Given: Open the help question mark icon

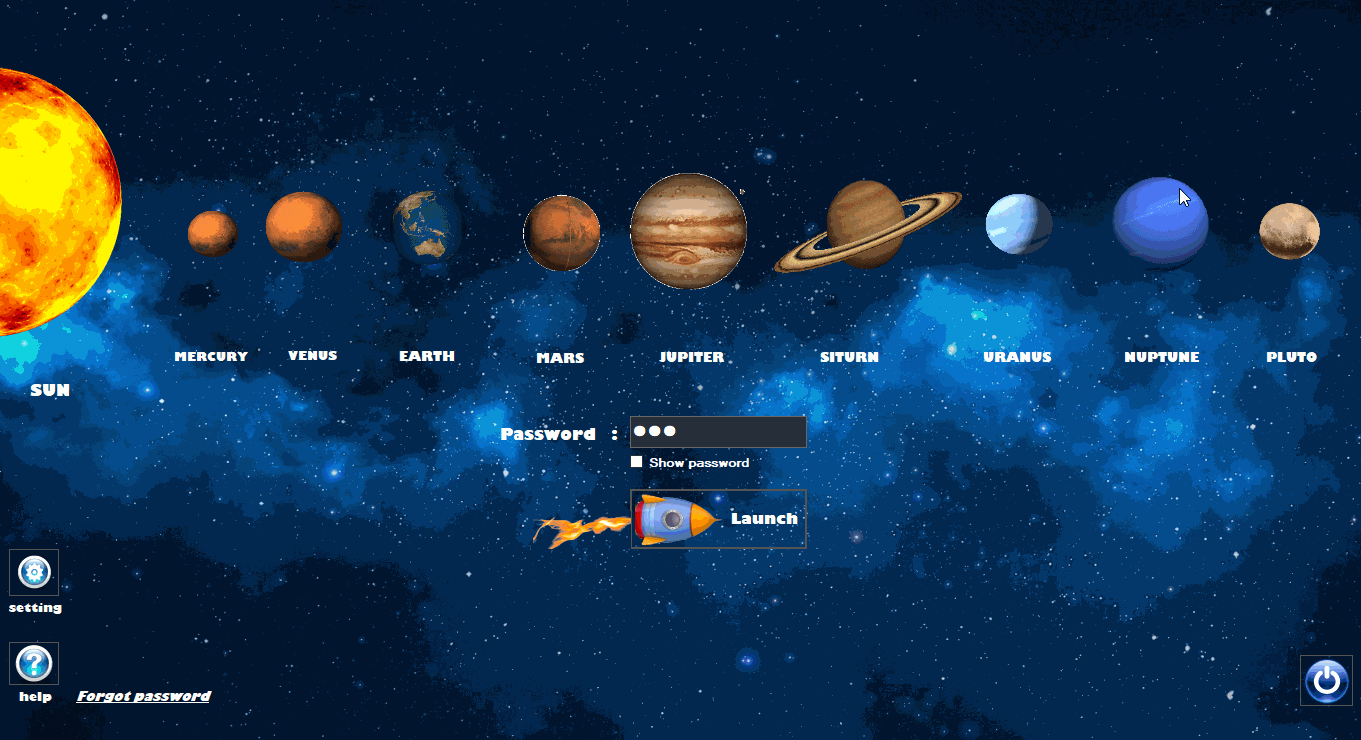Looking at the screenshot, I should (34, 664).
